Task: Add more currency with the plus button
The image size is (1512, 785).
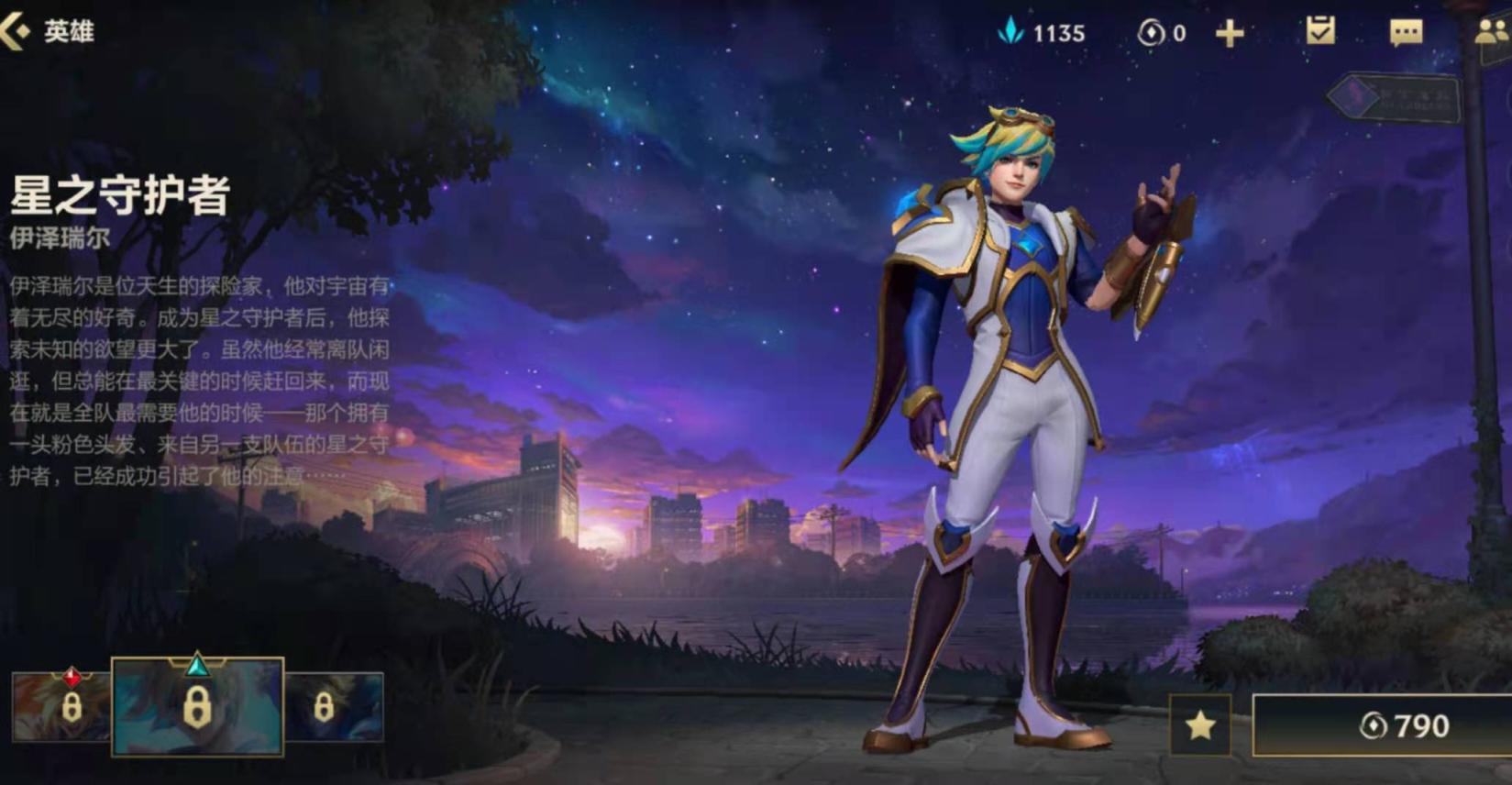Action: point(1229,34)
